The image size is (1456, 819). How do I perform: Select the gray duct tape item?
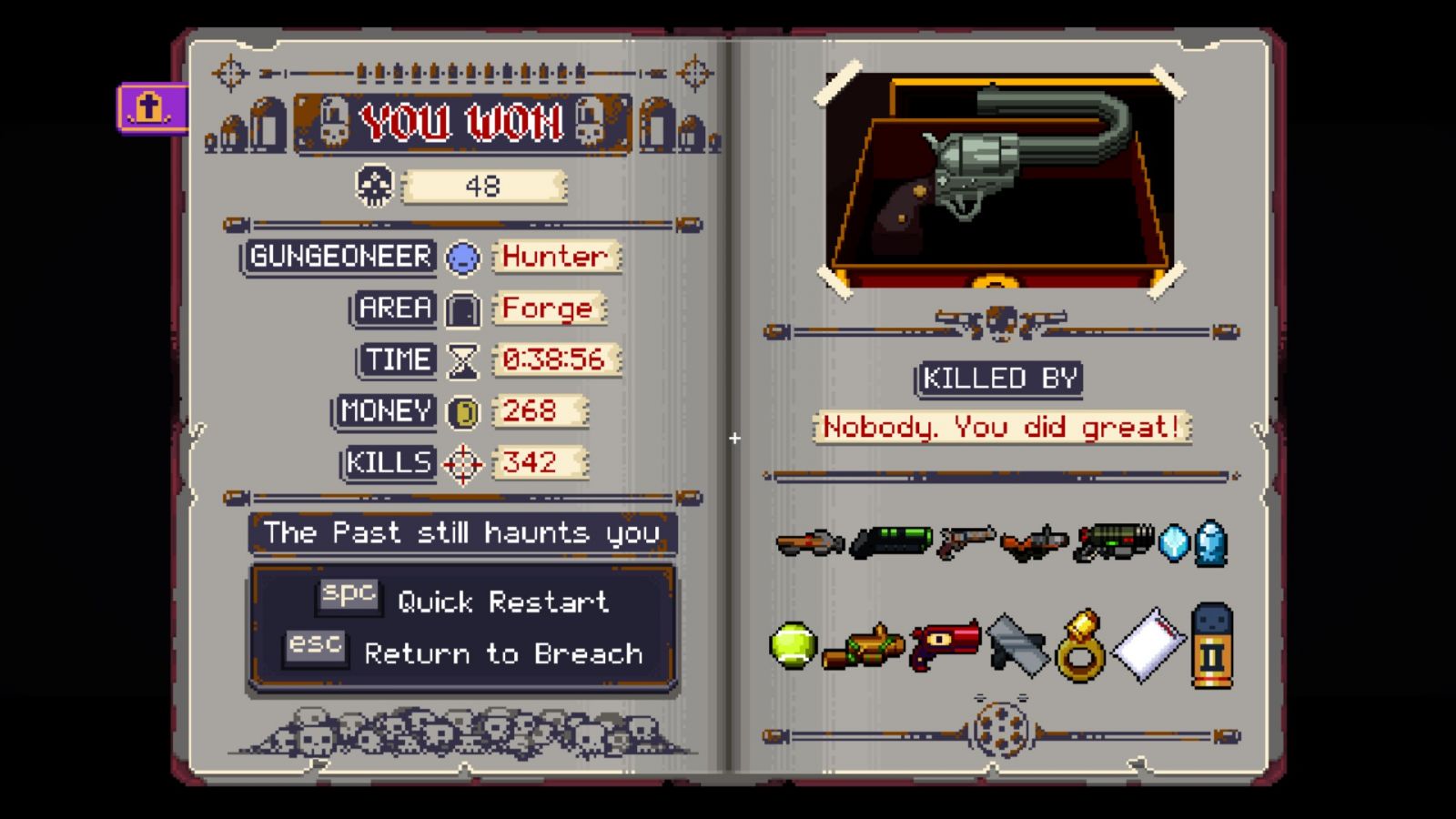[1016, 645]
